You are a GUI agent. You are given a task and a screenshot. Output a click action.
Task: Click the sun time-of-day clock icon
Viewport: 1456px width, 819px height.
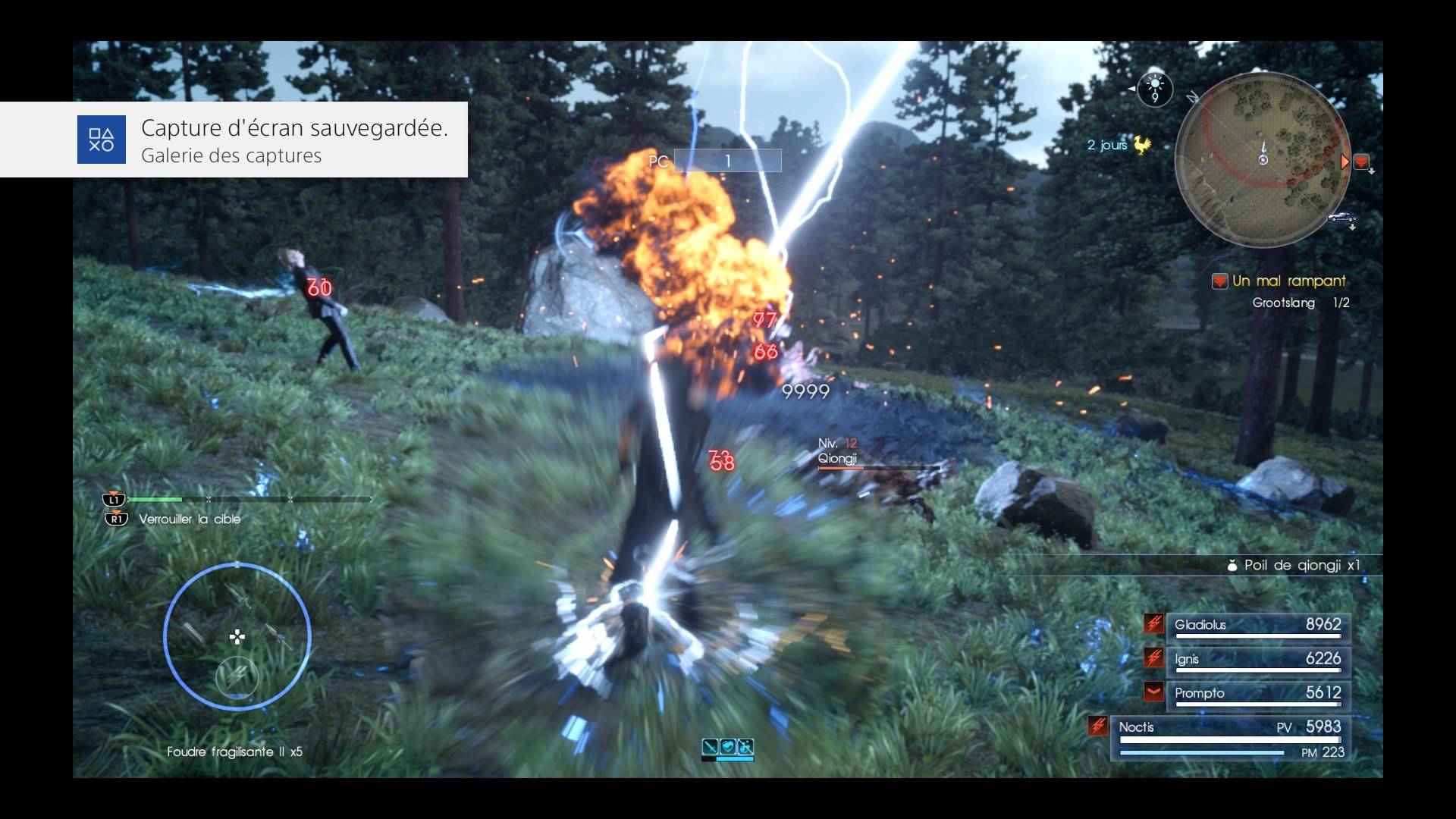pyautogui.click(x=1154, y=89)
